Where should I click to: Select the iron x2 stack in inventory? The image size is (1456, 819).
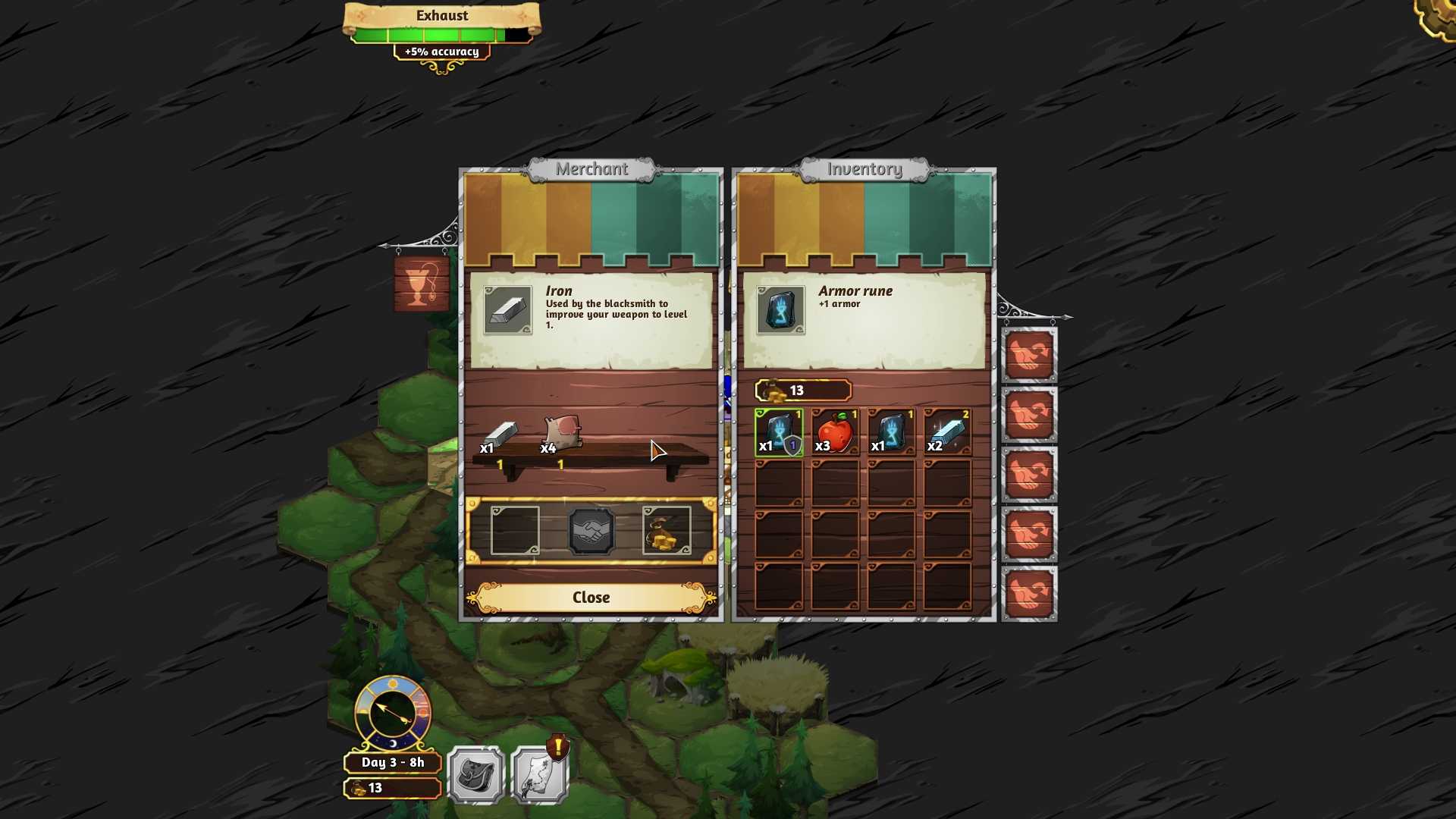tap(945, 432)
